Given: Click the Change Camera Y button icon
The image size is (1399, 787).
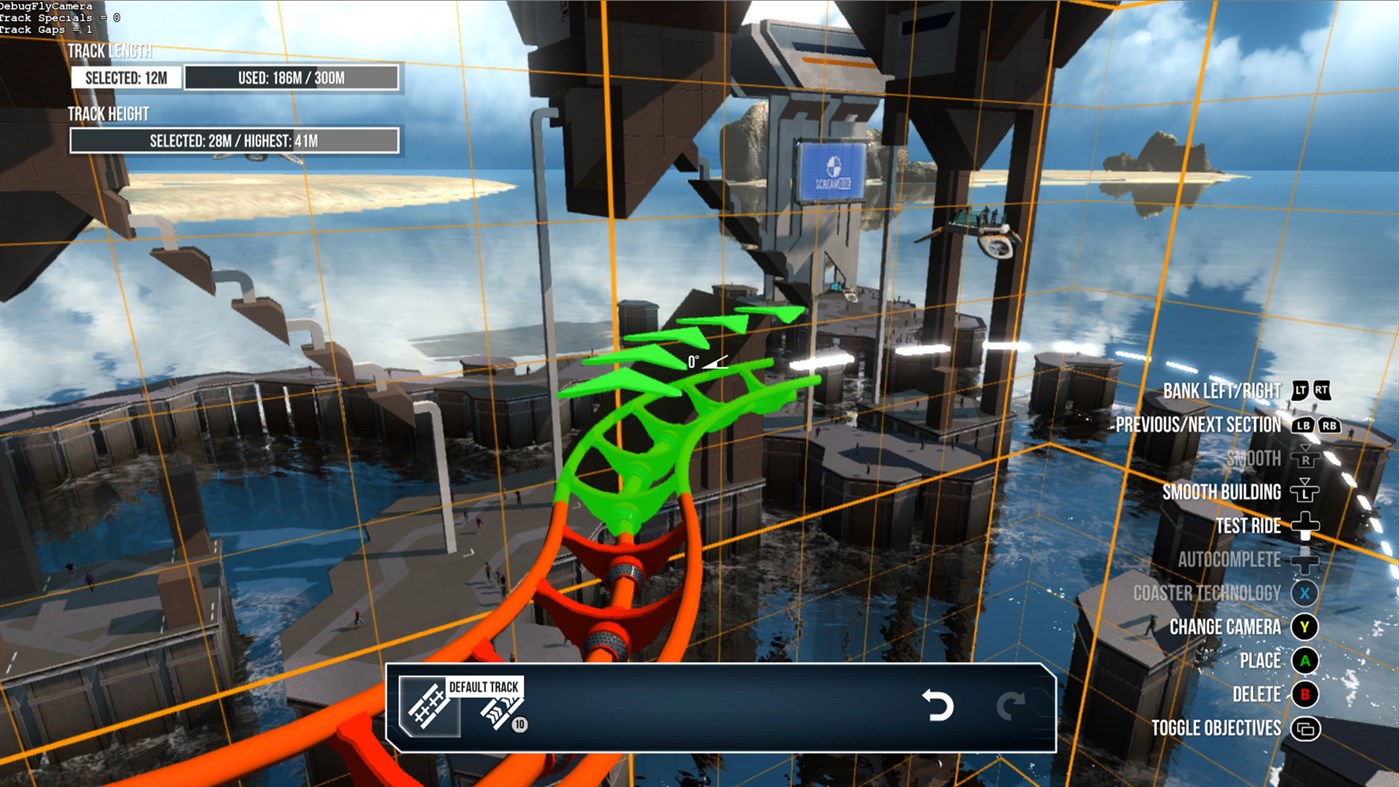Looking at the screenshot, I should pyautogui.click(x=1304, y=626).
